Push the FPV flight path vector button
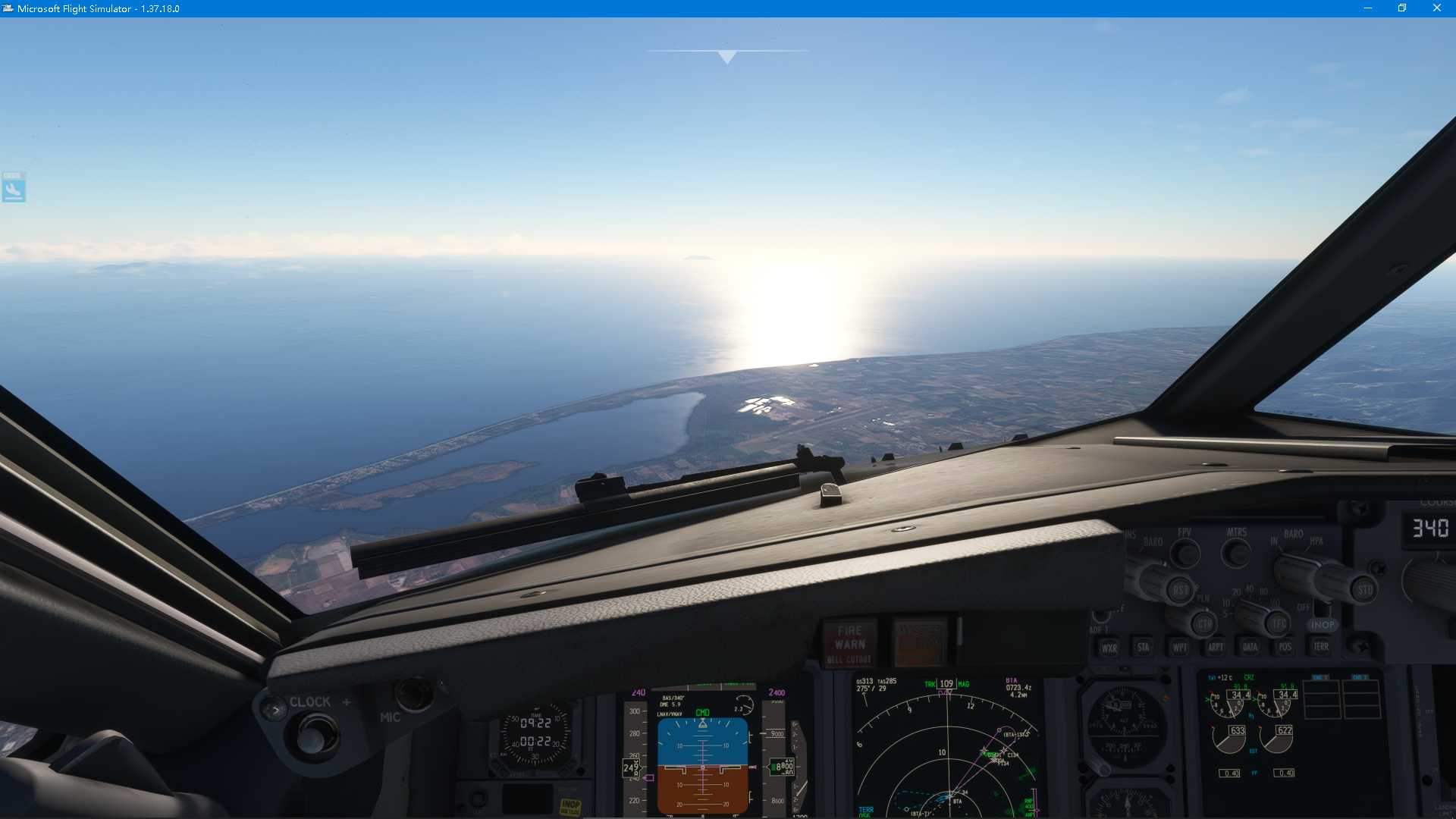 (1185, 554)
